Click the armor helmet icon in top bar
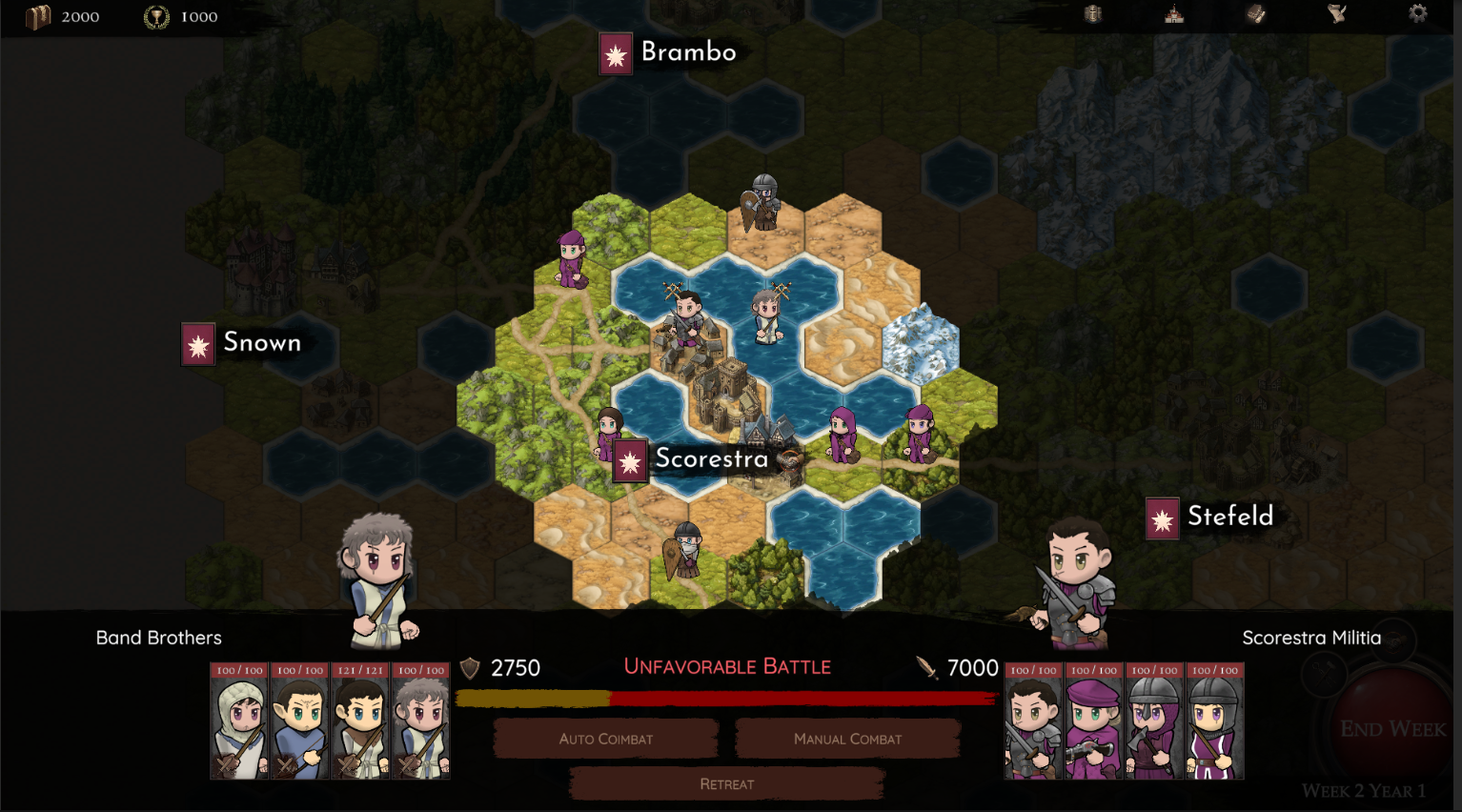Viewport: 1462px width, 812px height. tap(1094, 13)
